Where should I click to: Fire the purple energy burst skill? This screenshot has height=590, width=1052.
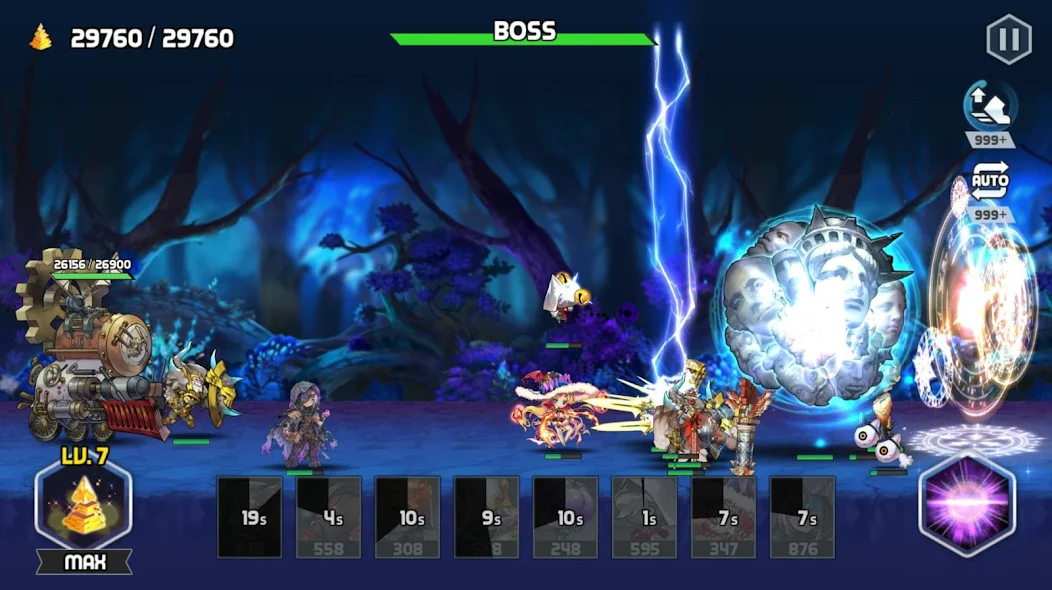point(966,505)
